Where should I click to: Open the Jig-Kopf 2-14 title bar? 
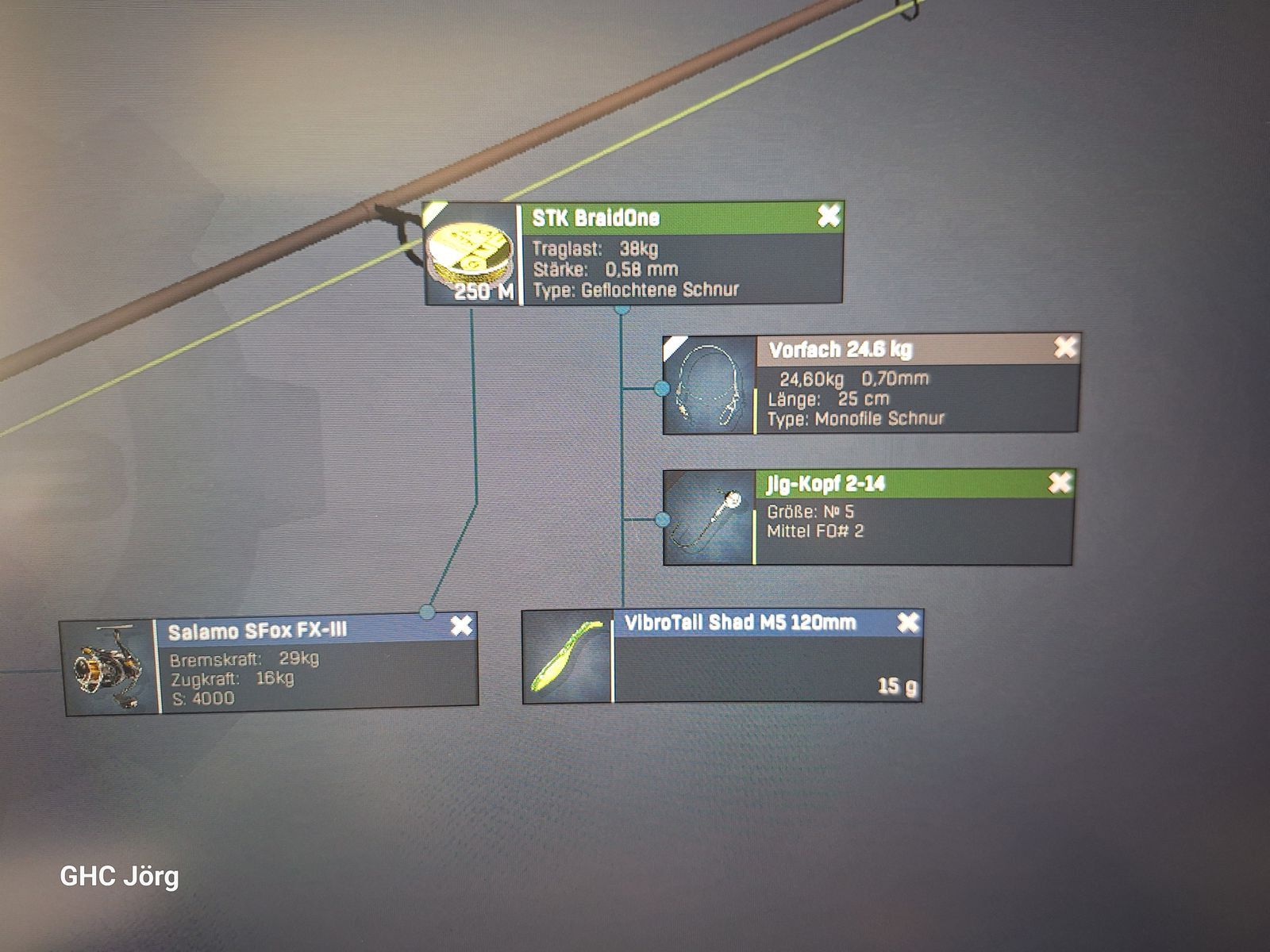897,483
